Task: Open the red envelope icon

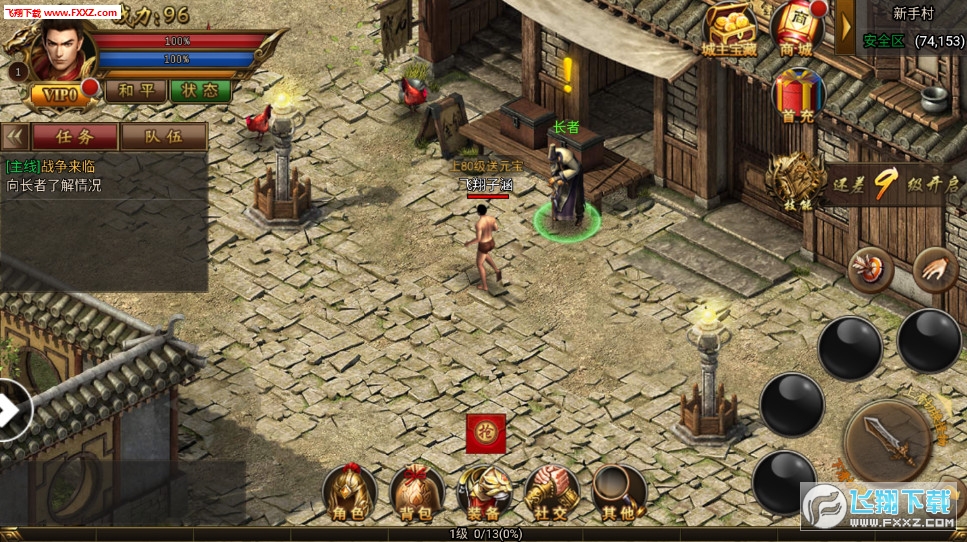Action: point(485,433)
